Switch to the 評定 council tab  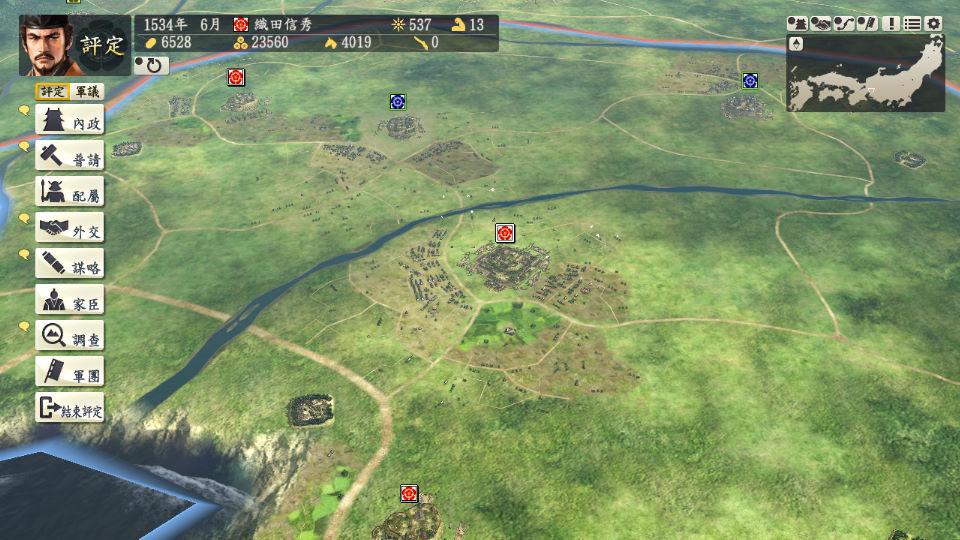(53, 91)
